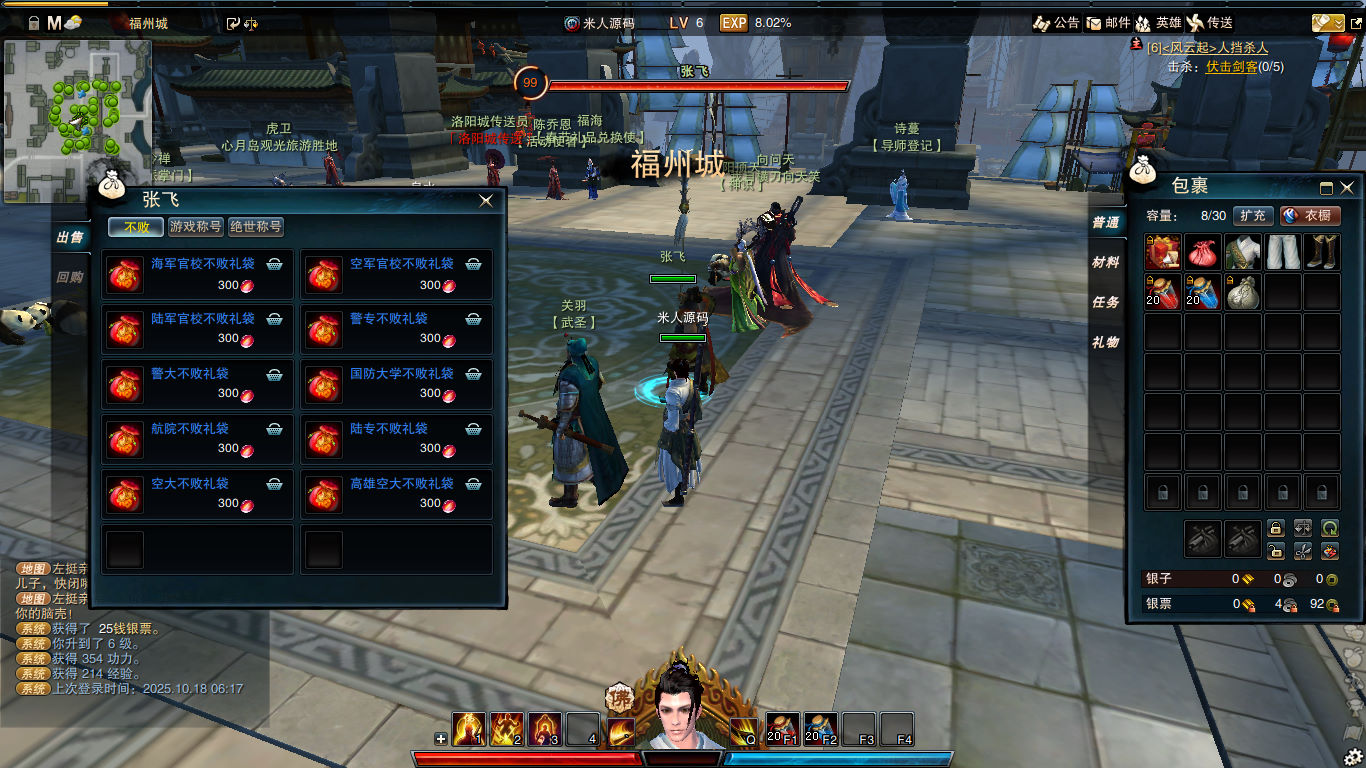Select the 回购 buyback side tab
The height and width of the screenshot is (768, 1366).
pyautogui.click(x=70, y=277)
